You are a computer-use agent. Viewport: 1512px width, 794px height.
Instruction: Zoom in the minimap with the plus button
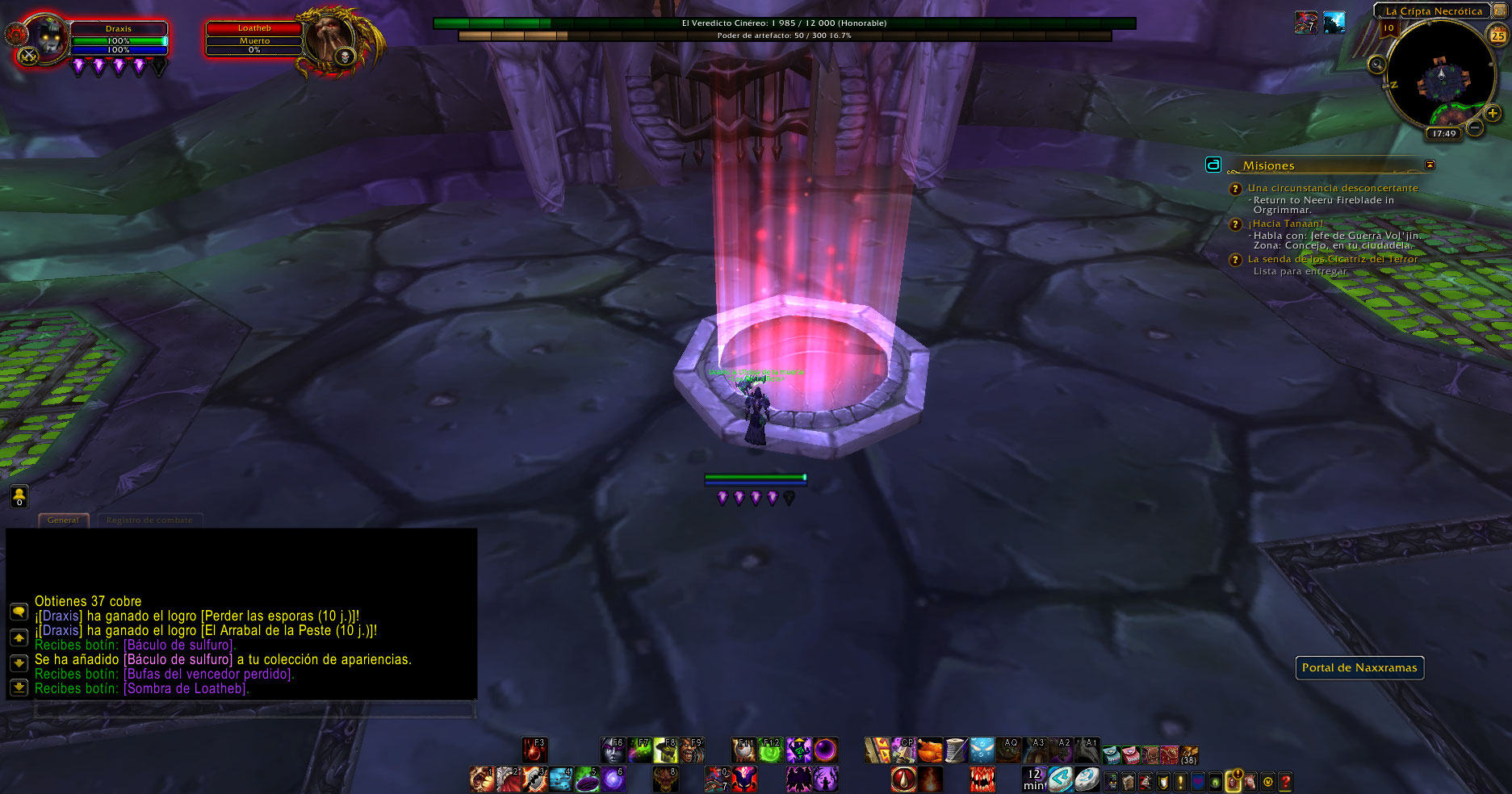click(1492, 114)
